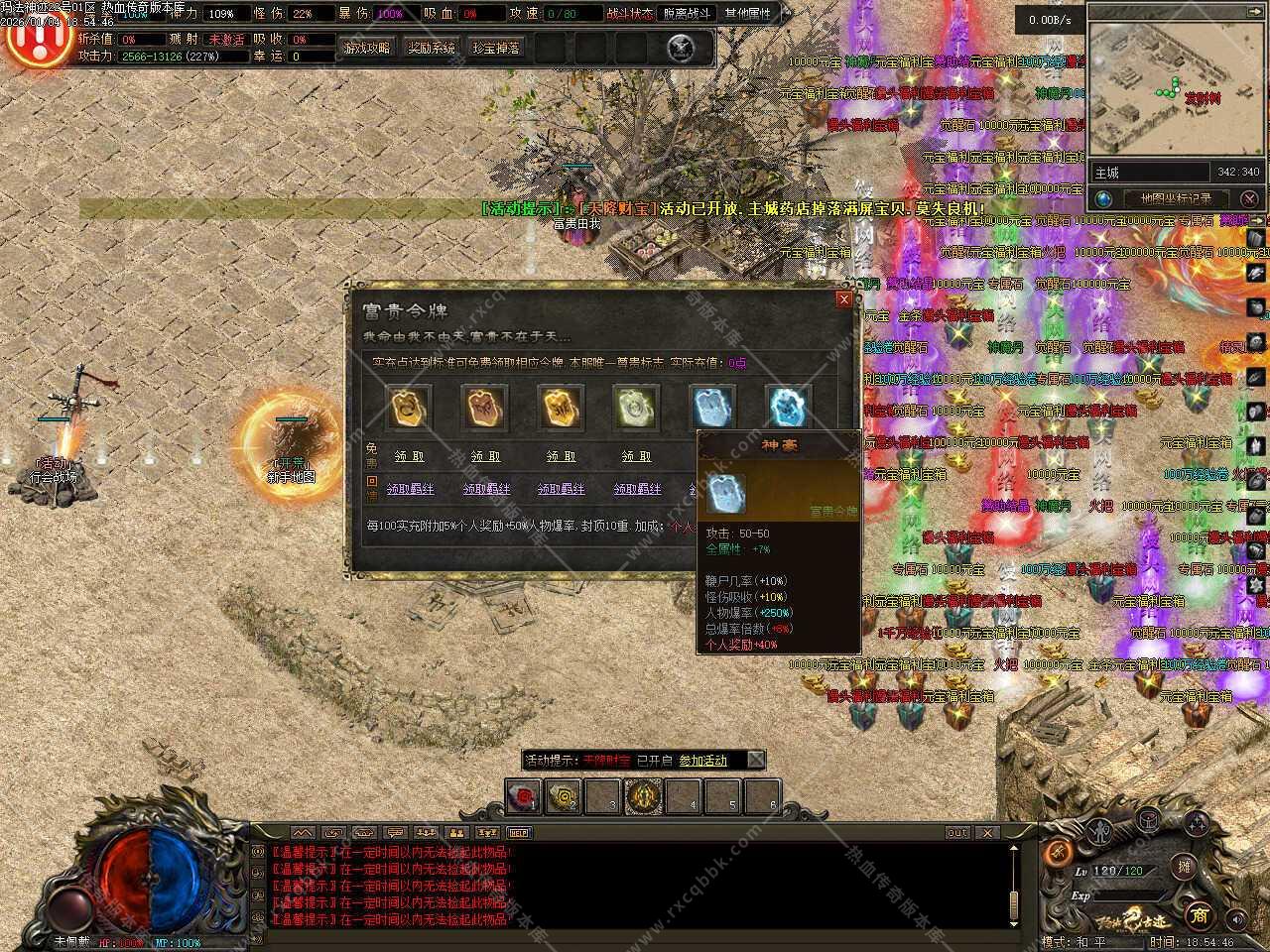
Task: Open the 地图坐标记录 map coordinate log
Action: click(x=1175, y=198)
